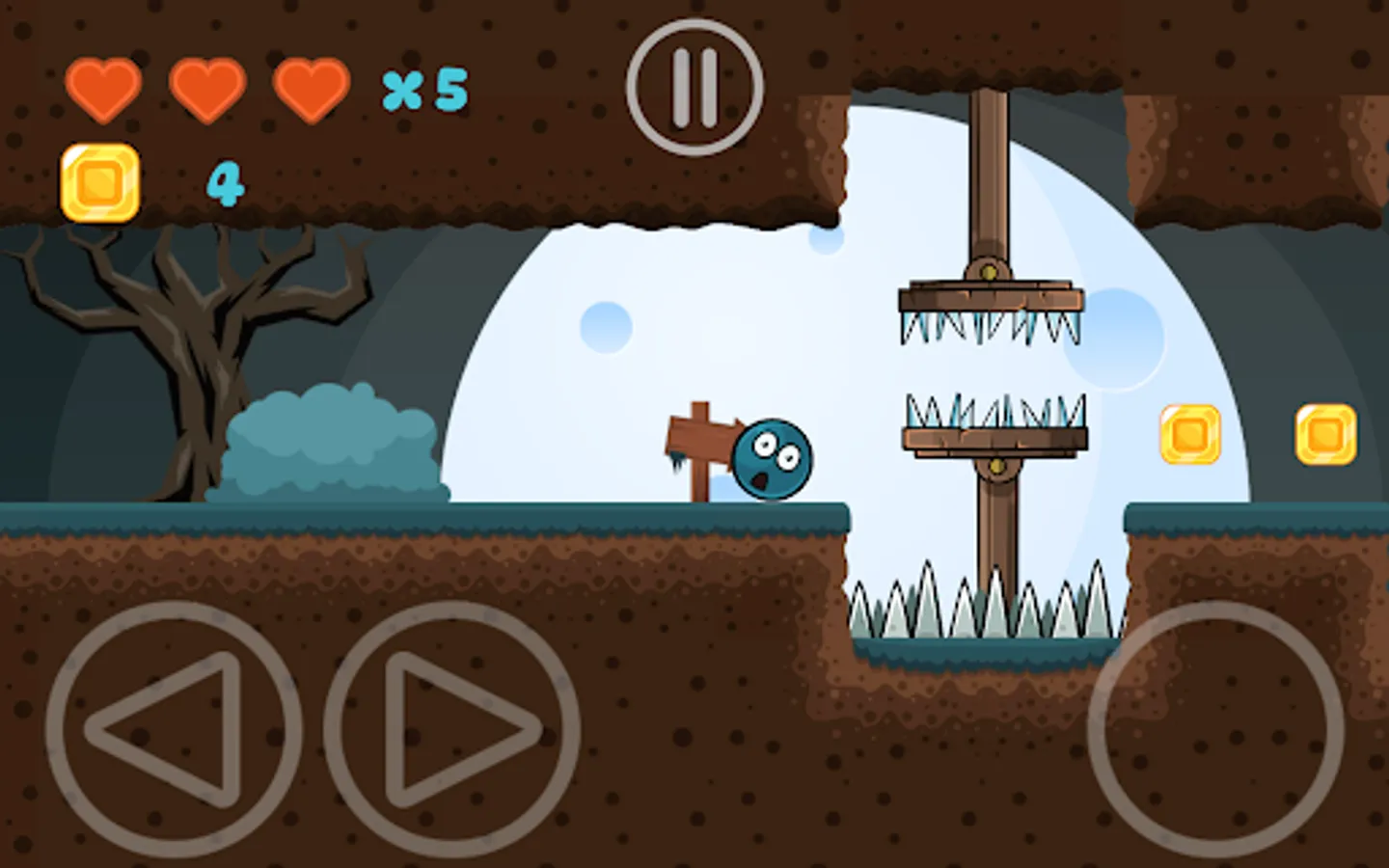This screenshot has width=1389, height=868.
Task: Click the blue ball character
Action: click(772, 455)
